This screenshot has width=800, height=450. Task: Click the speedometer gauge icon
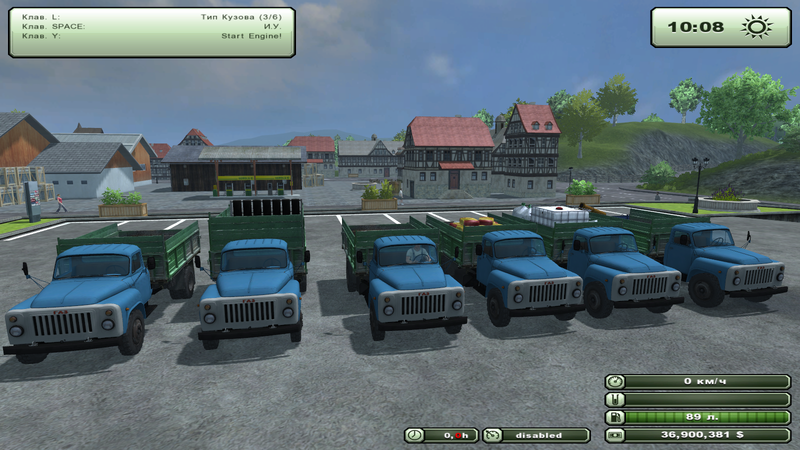pos(615,381)
